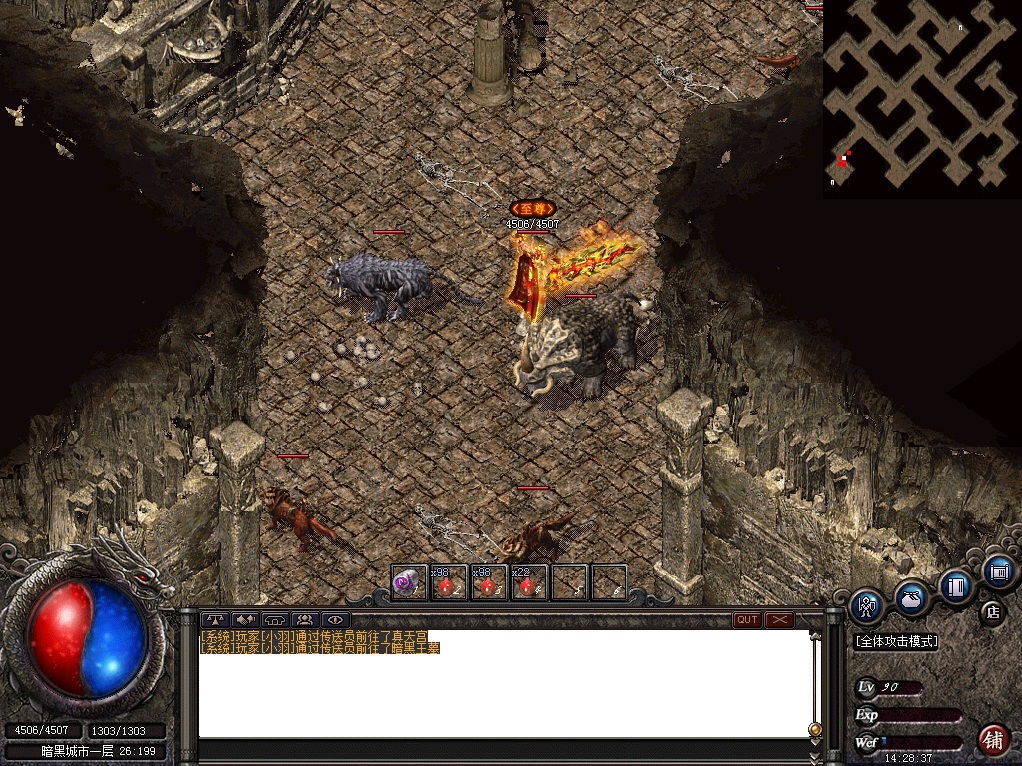This screenshot has width=1022, height=766.
Task: Toggle the 全体攻击模式 attack mode label
Action: 896,642
